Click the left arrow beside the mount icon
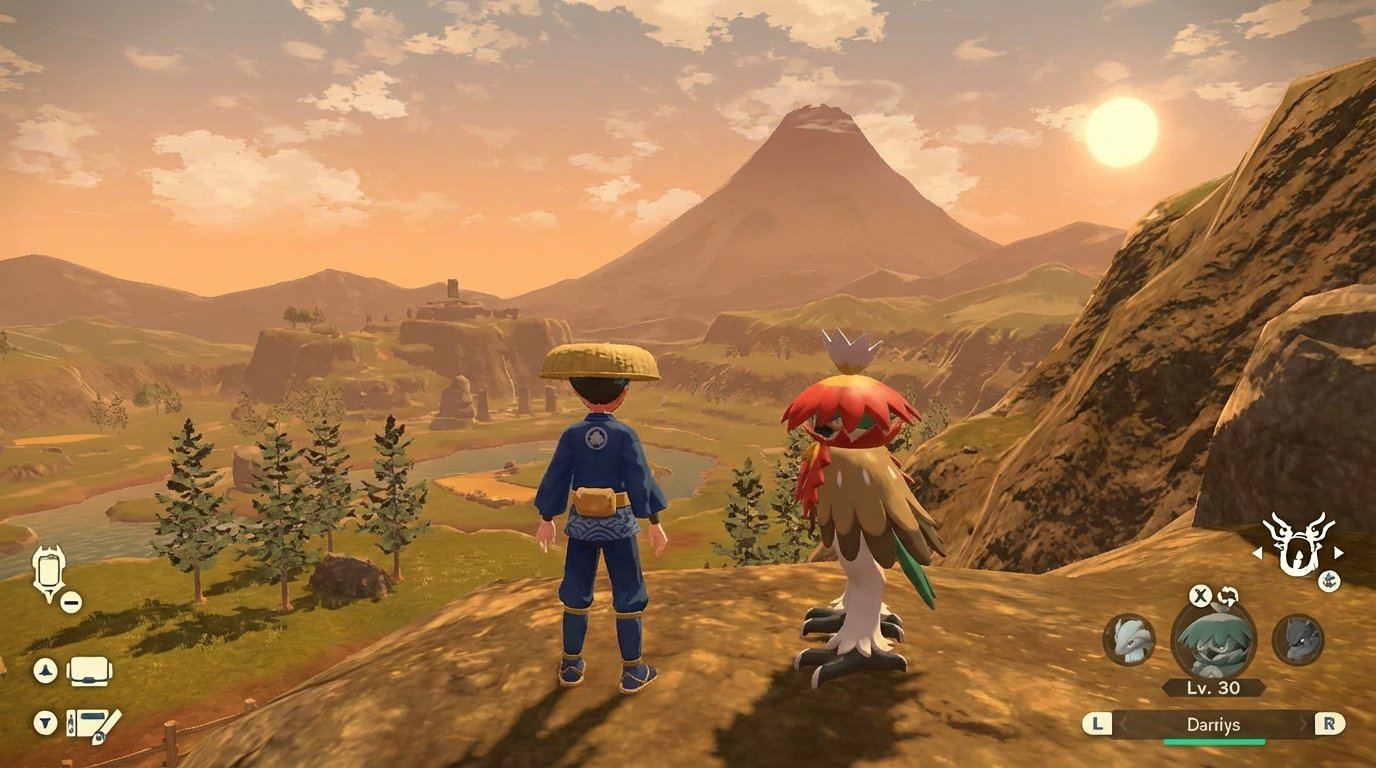Image resolution: width=1376 pixels, height=768 pixels. tap(1258, 552)
